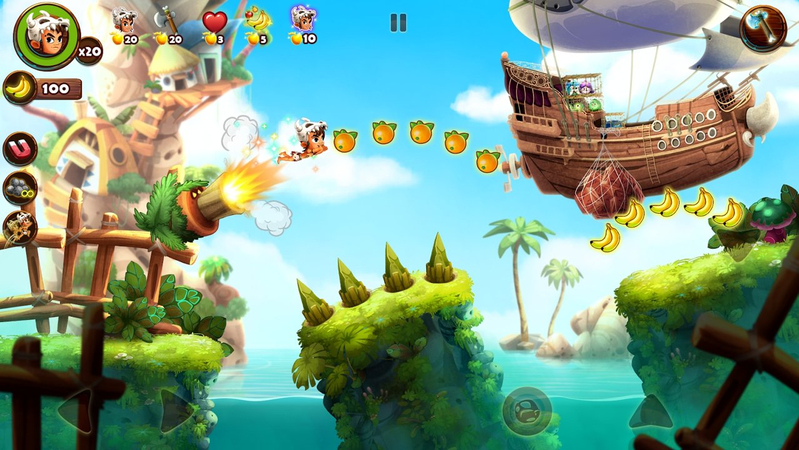799x450 pixels.
Task: Click the caveman player portrait
Action: [46, 35]
